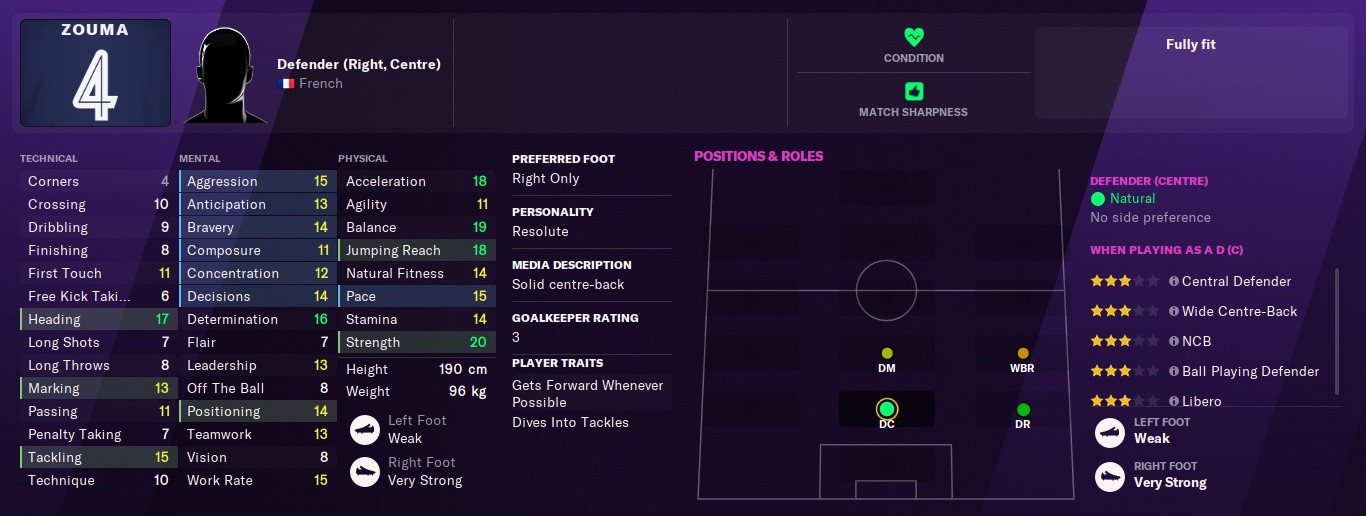Viewport: 1366px width, 516px height.
Task: Select the Heading attribute row
Action: click(x=98, y=319)
